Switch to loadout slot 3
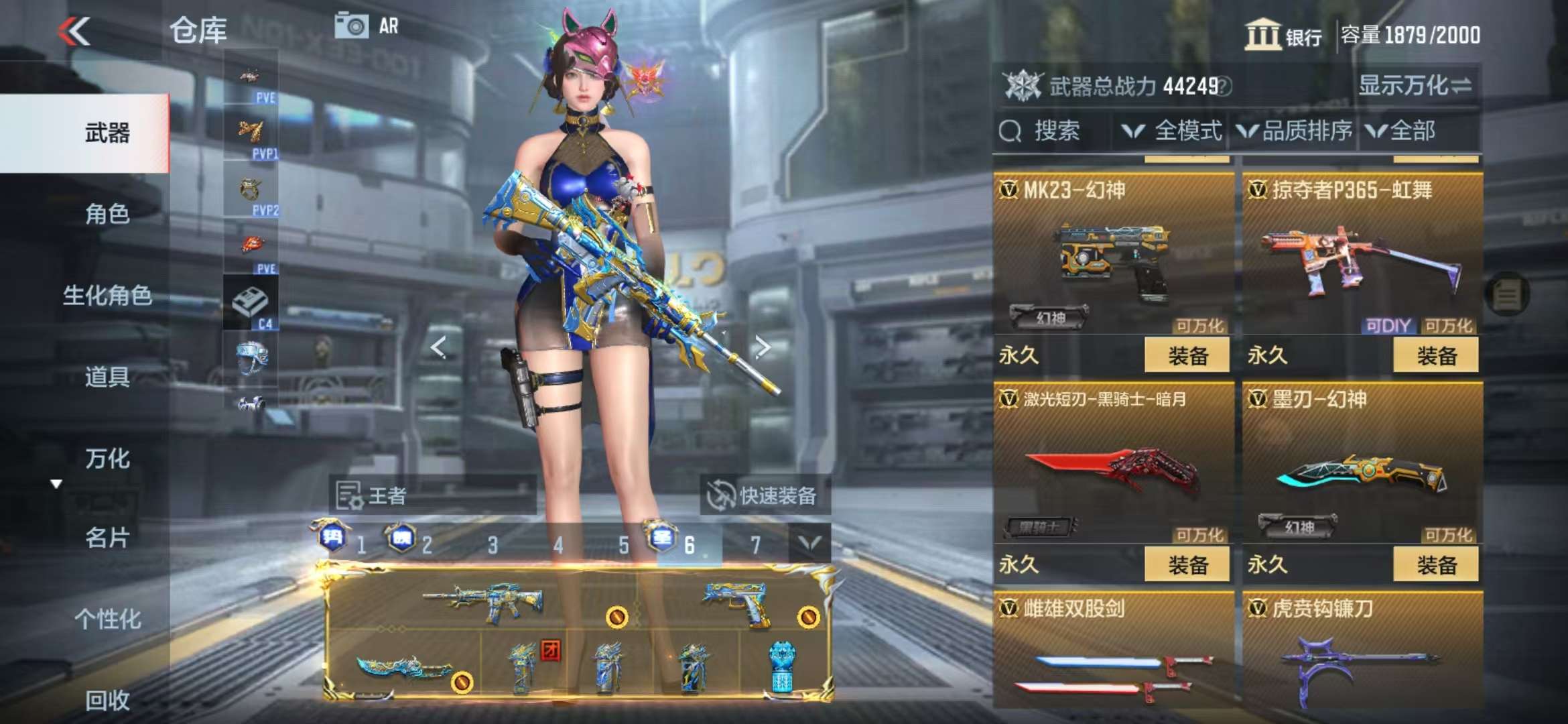1568x724 pixels. tap(493, 545)
